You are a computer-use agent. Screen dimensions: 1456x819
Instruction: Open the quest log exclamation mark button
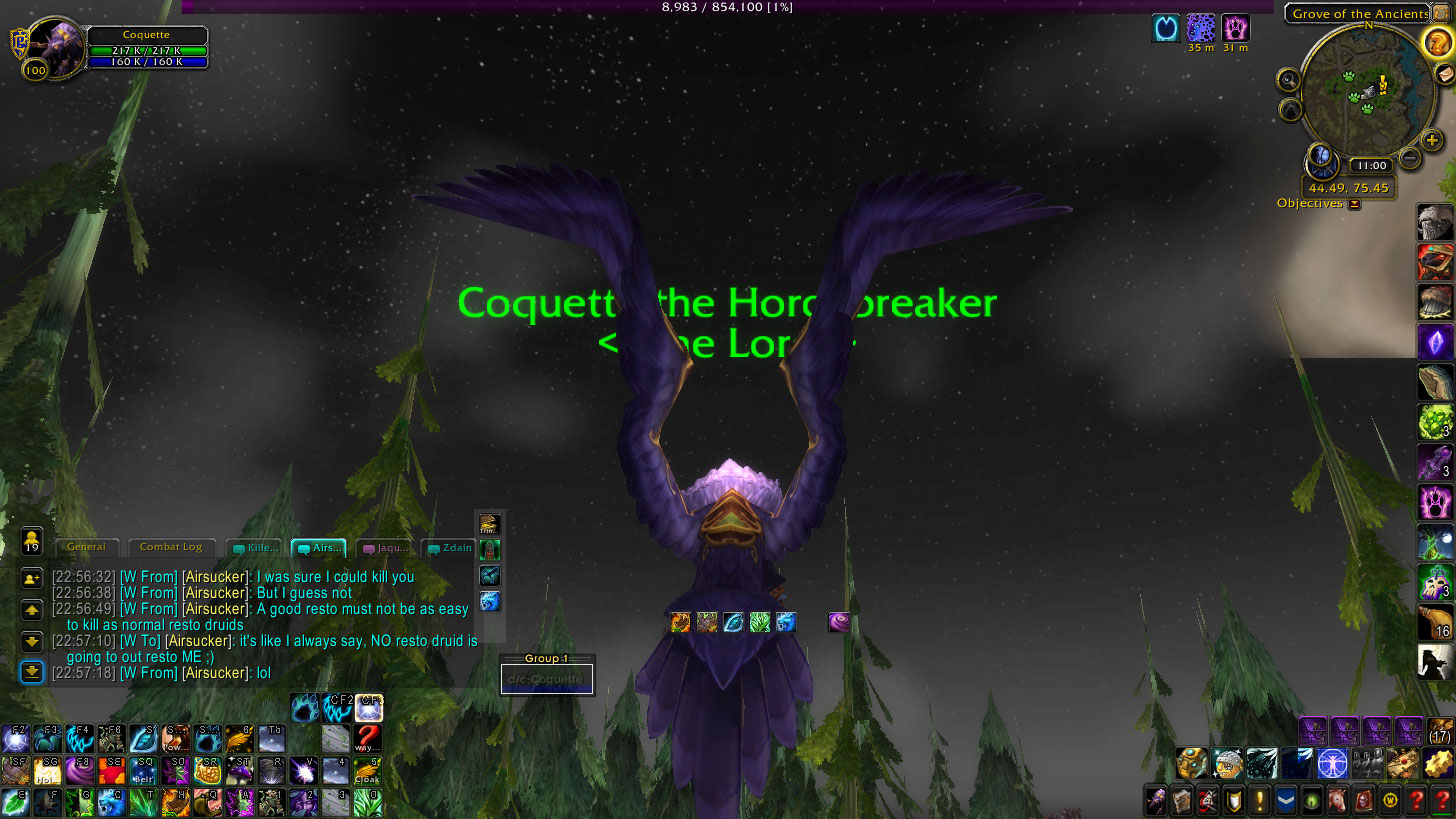(1260, 800)
